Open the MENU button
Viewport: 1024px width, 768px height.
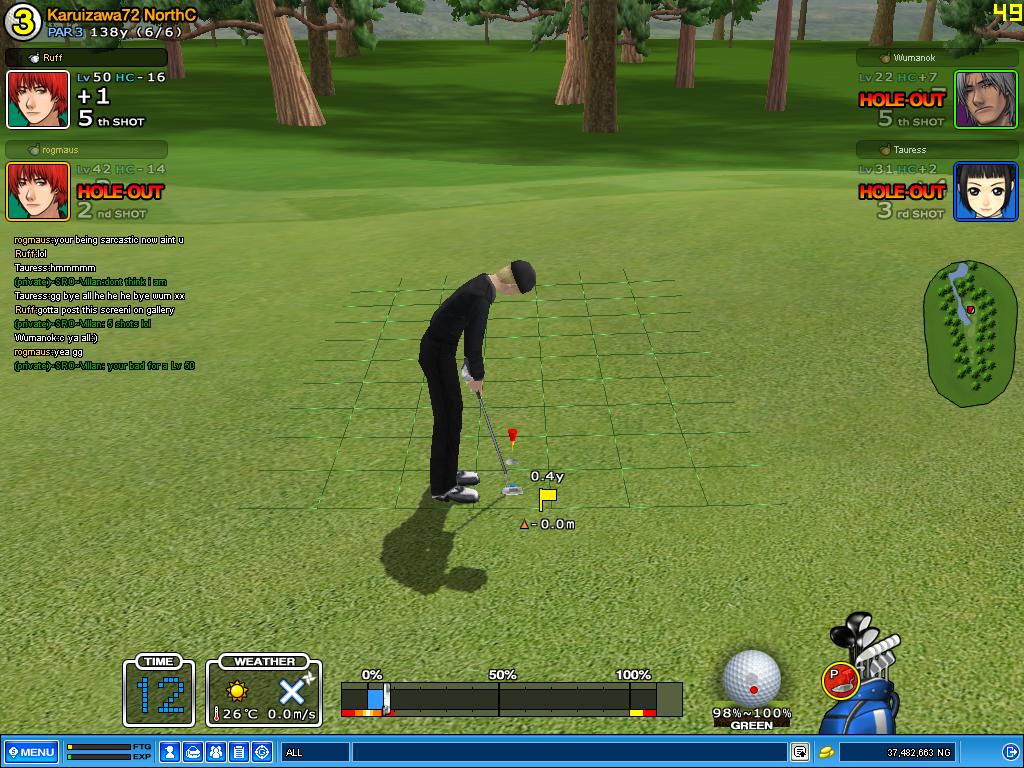(31, 752)
